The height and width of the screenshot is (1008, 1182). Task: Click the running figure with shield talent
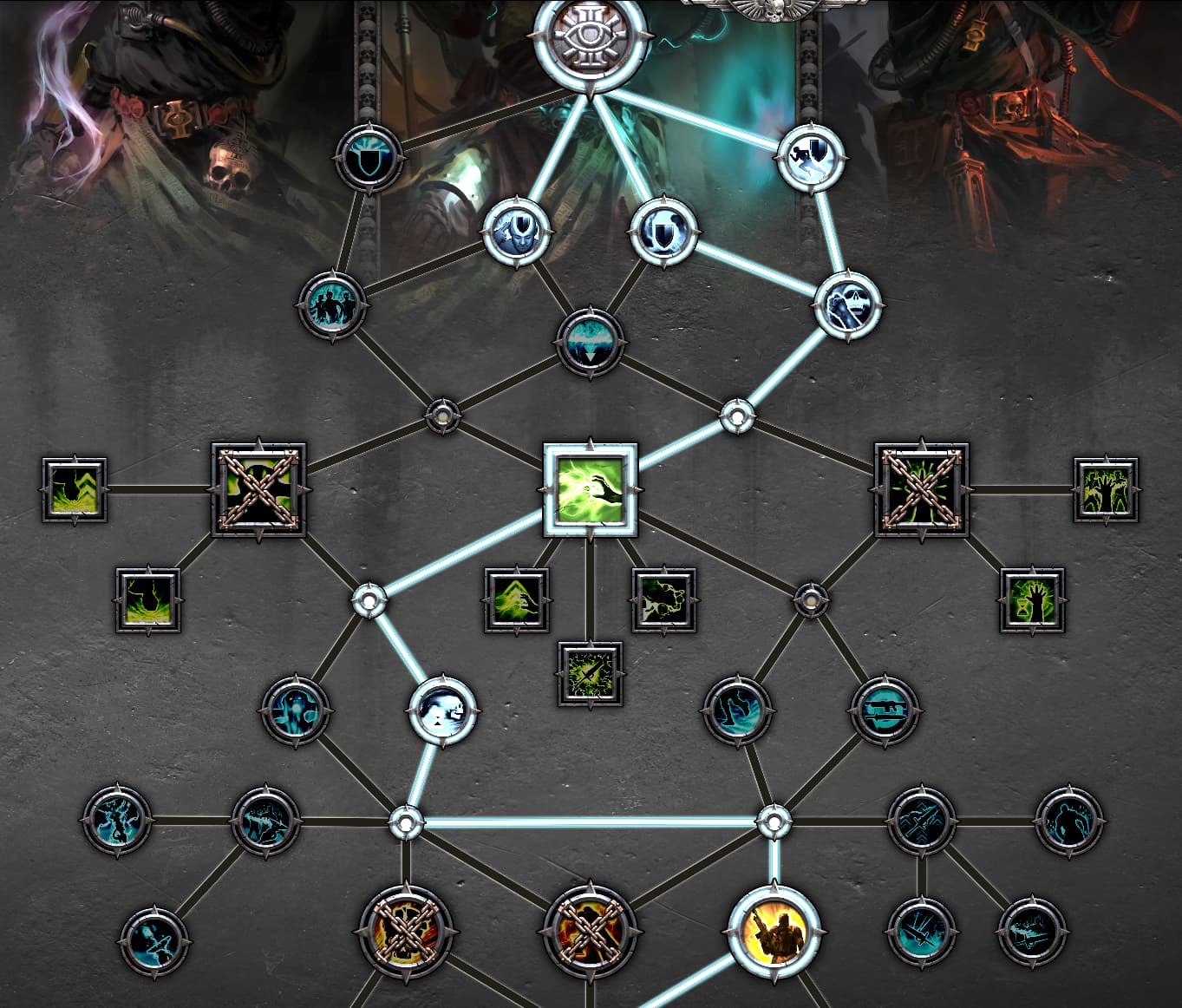click(x=811, y=157)
